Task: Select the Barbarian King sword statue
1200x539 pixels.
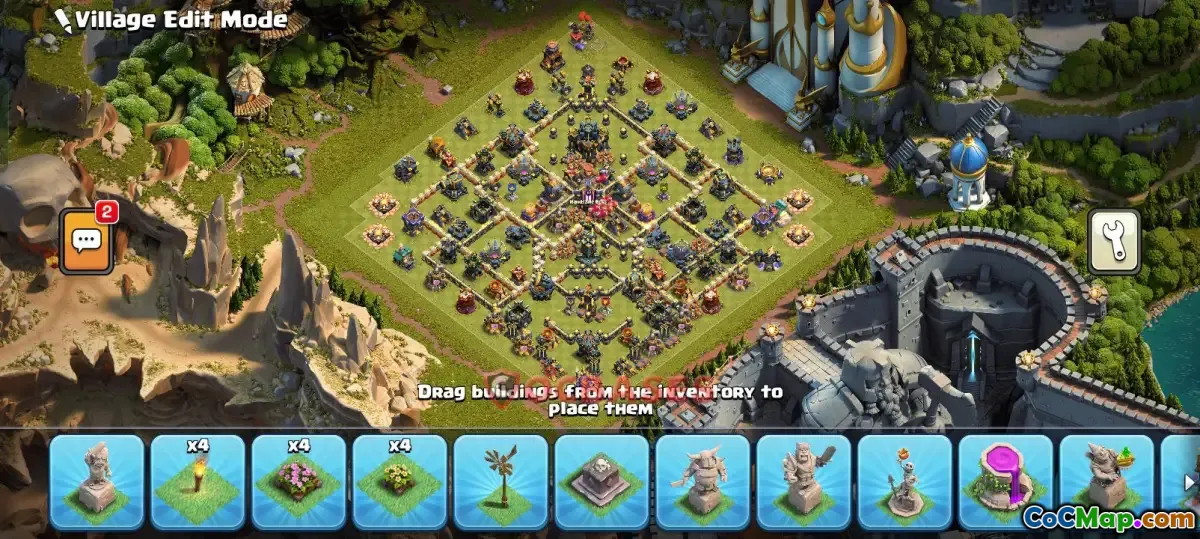Action: tap(803, 481)
